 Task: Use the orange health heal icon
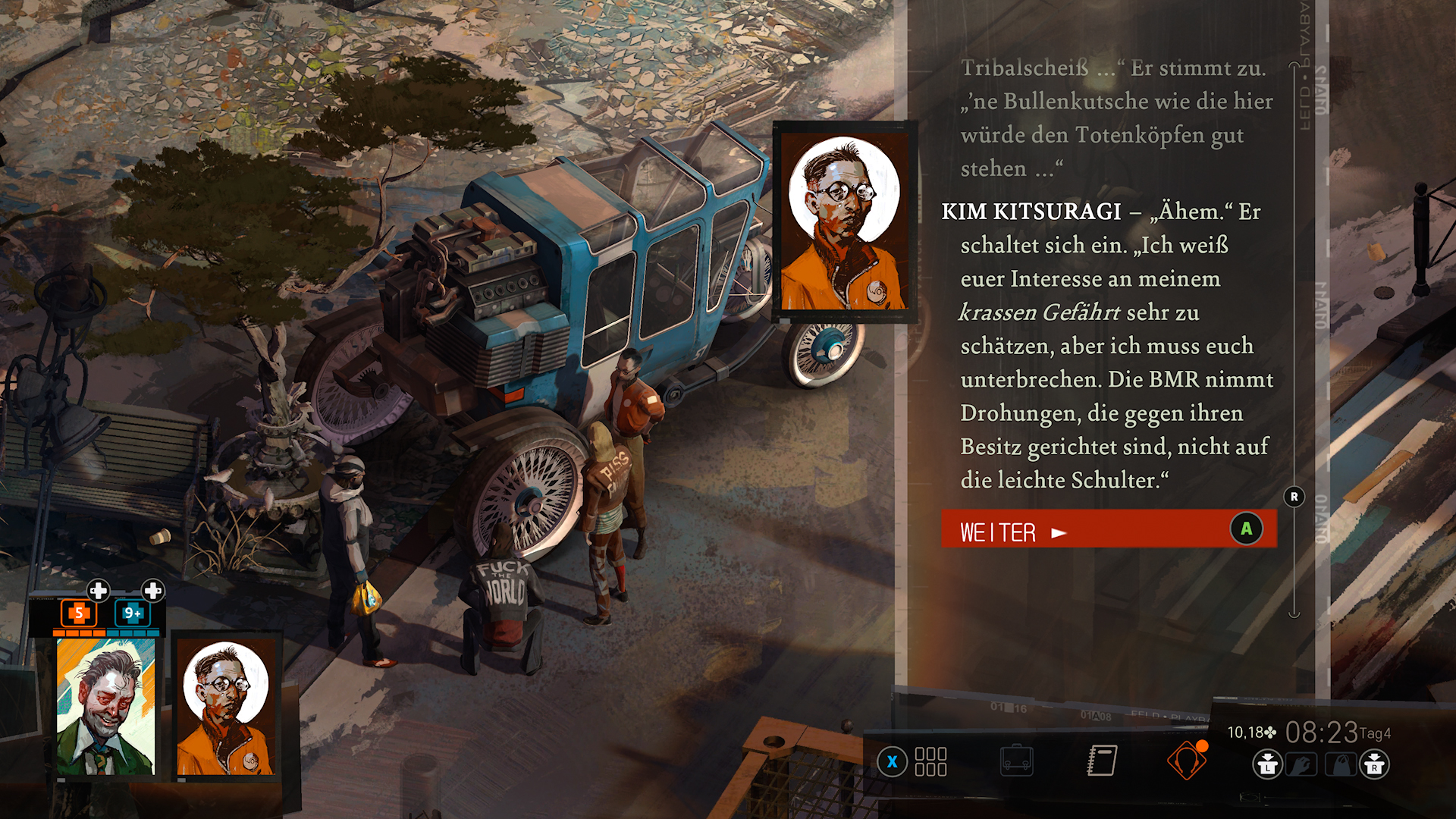tap(79, 613)
